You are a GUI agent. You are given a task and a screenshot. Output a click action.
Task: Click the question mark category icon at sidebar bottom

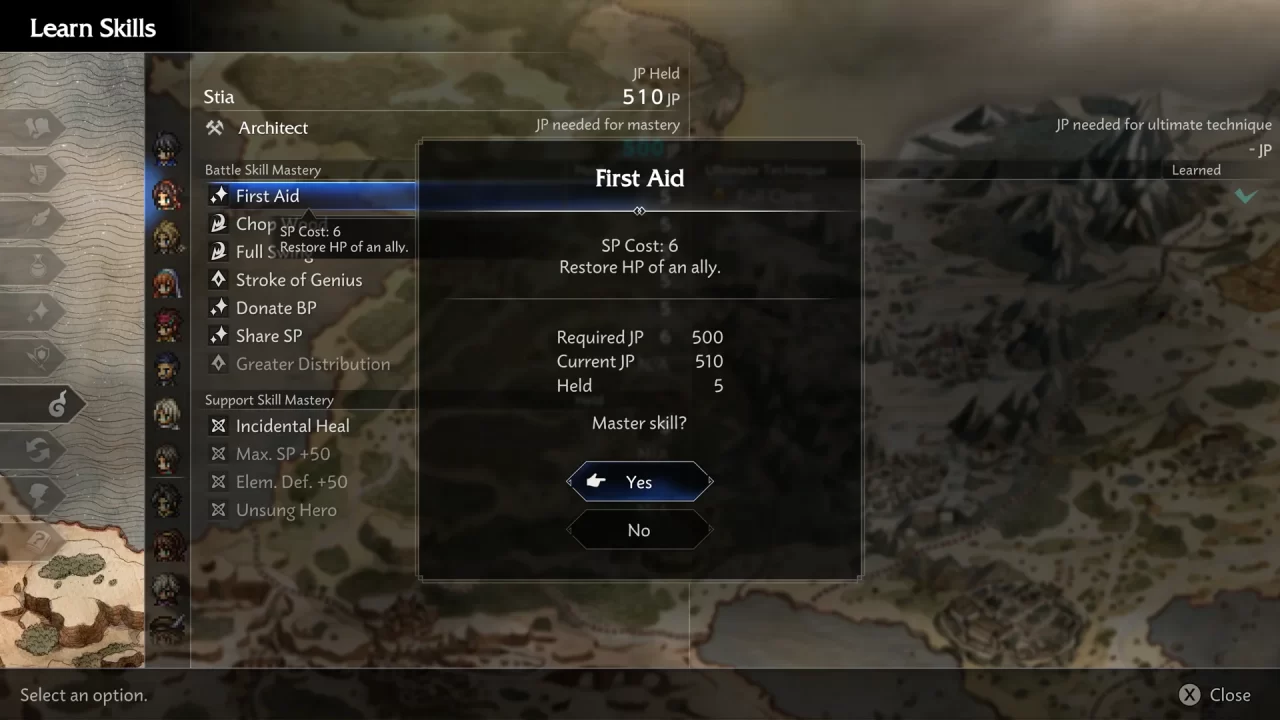pyautogui.click(x=38, y=543)
